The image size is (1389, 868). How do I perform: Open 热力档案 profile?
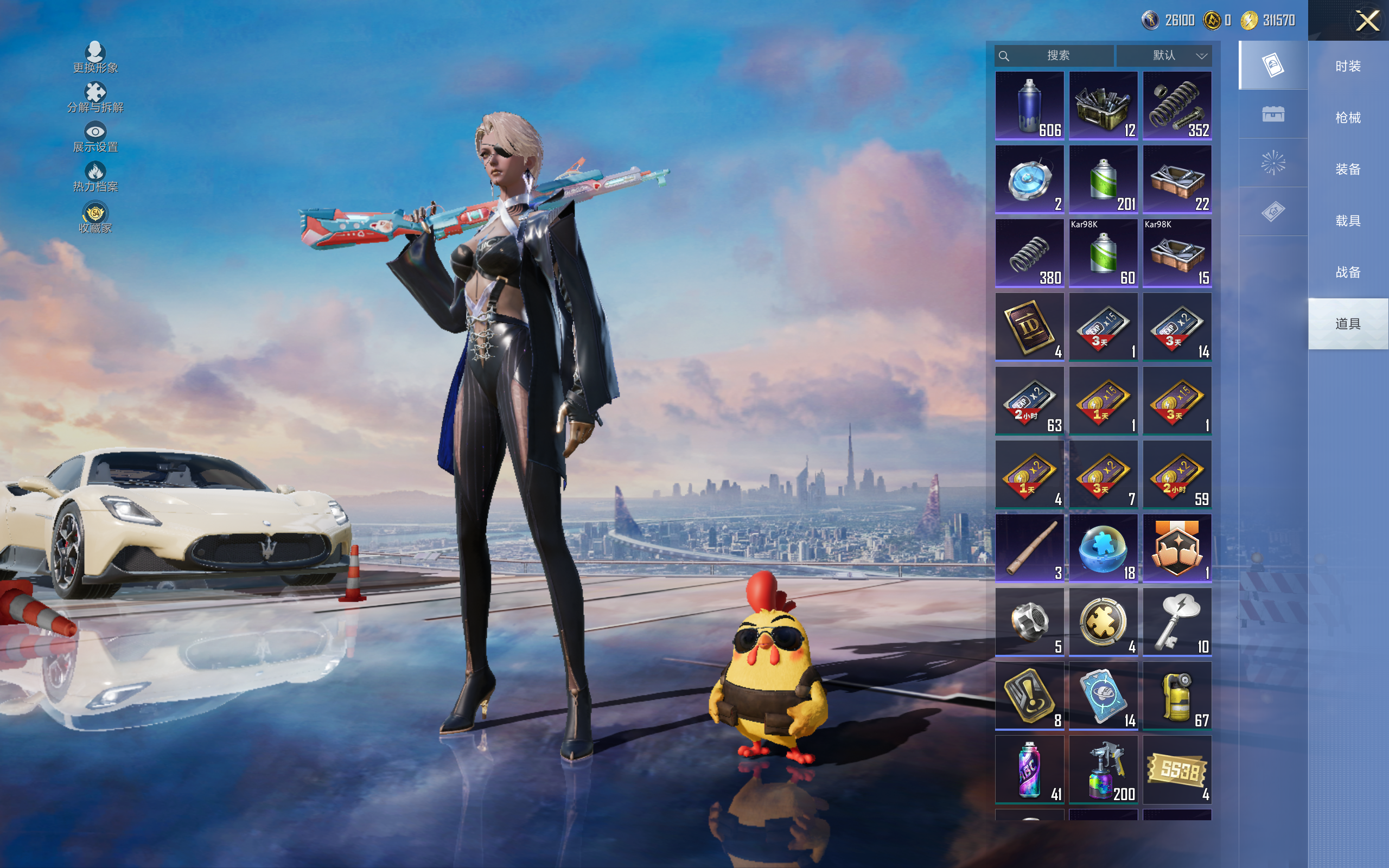[95, 176]
